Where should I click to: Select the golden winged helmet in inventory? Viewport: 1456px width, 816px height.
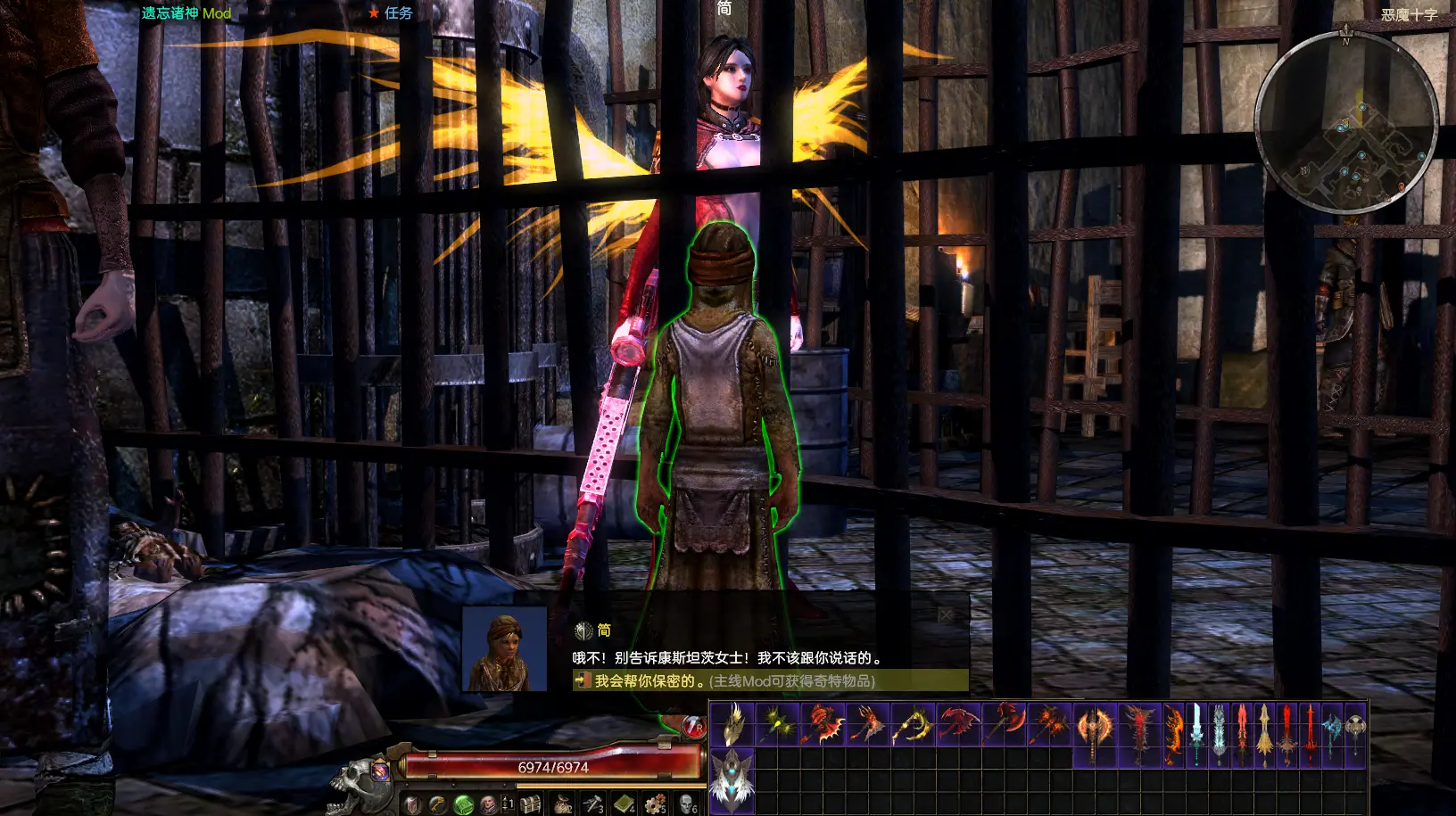732,723
